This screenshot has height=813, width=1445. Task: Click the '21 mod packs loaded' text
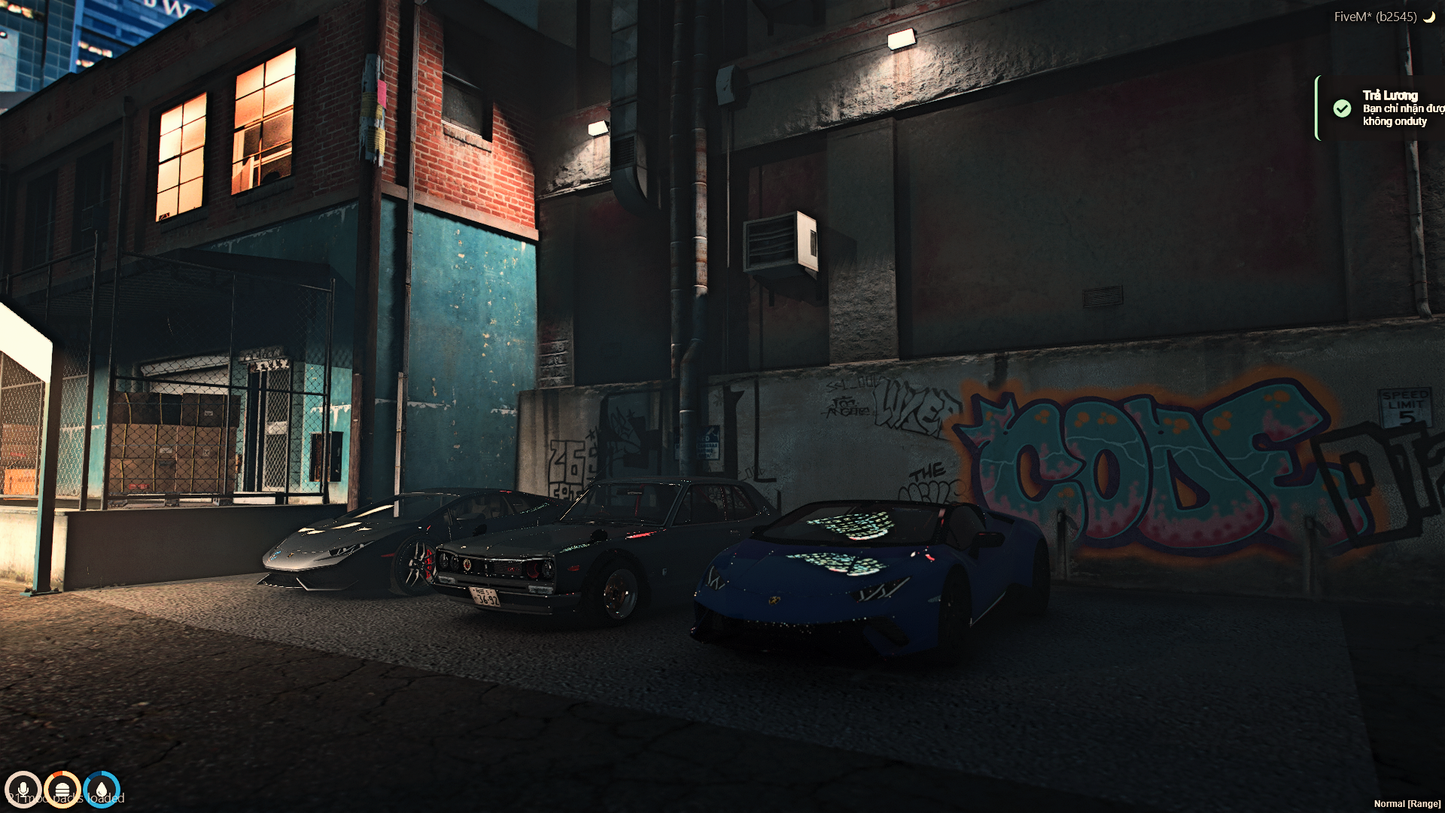[x=65, y=798]
